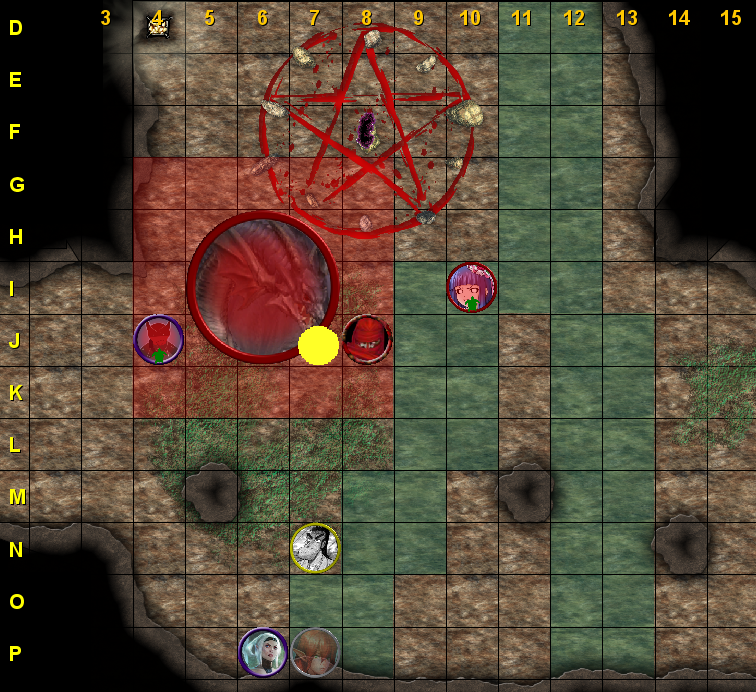
Task: Select the red devil token with purple border
Action: 159,340
